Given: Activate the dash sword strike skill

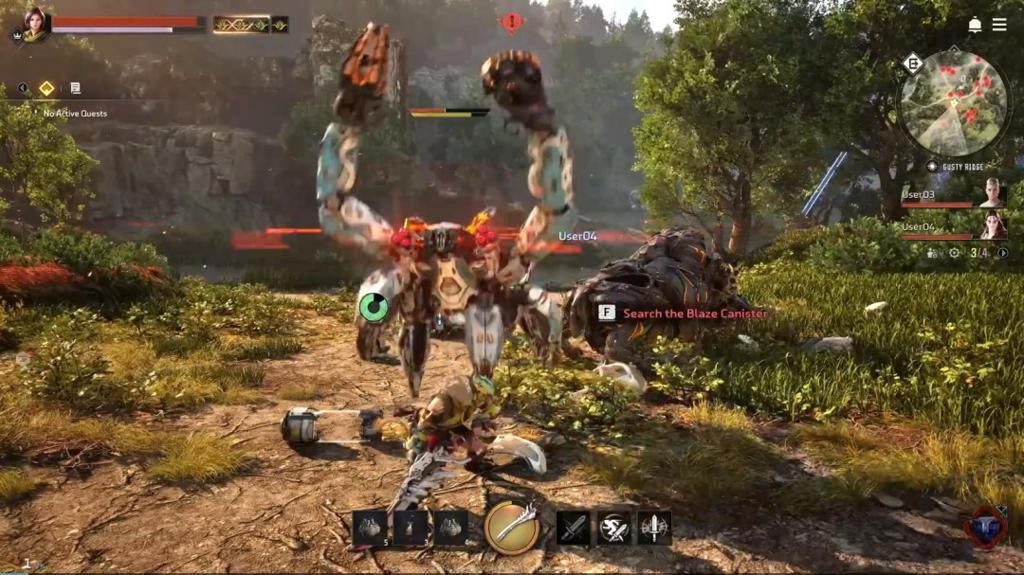Looking at the screenshot, I should [614, 527].
